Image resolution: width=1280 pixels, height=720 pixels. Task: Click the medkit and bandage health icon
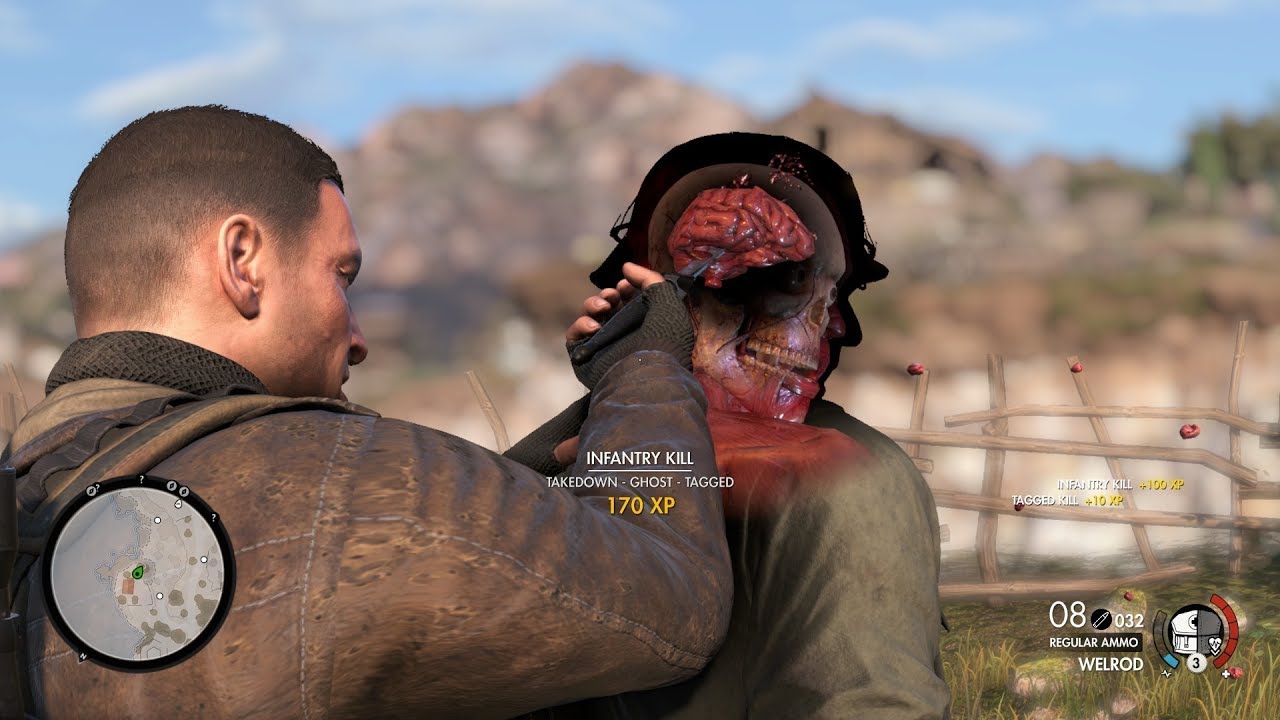click(x=1196, y=631)
